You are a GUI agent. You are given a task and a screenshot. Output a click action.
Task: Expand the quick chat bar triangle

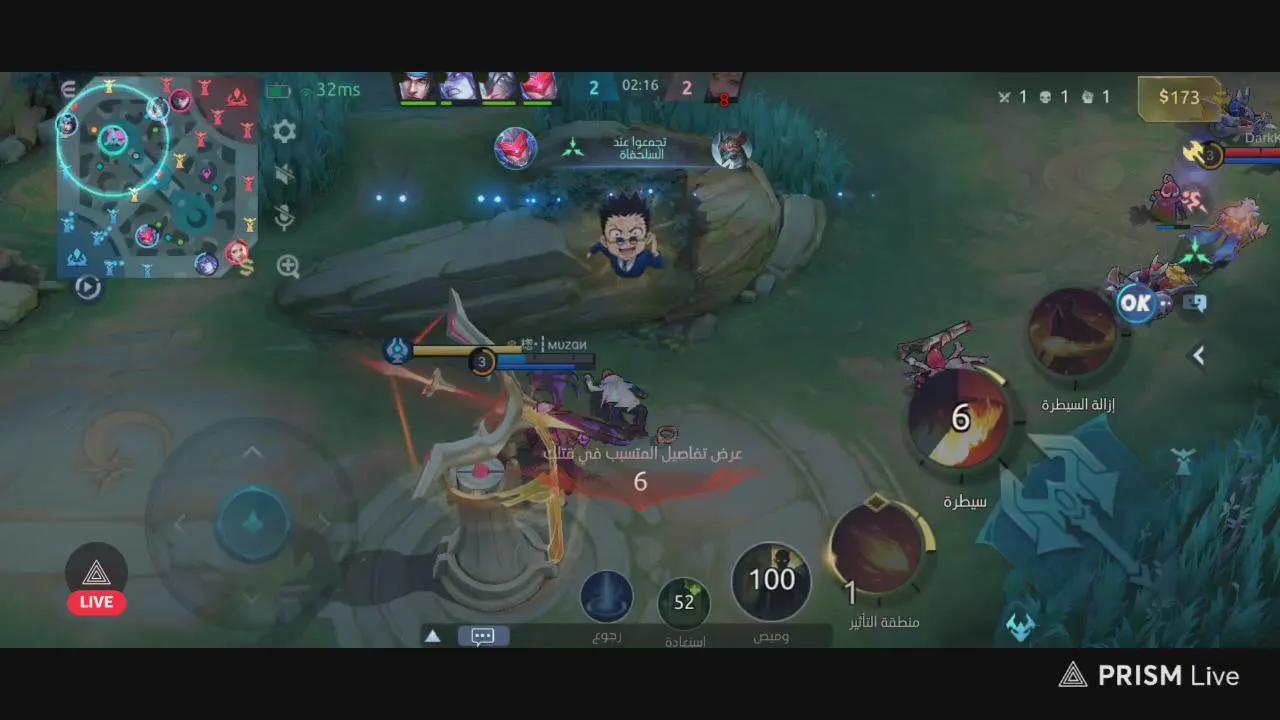tap(432, 635)
